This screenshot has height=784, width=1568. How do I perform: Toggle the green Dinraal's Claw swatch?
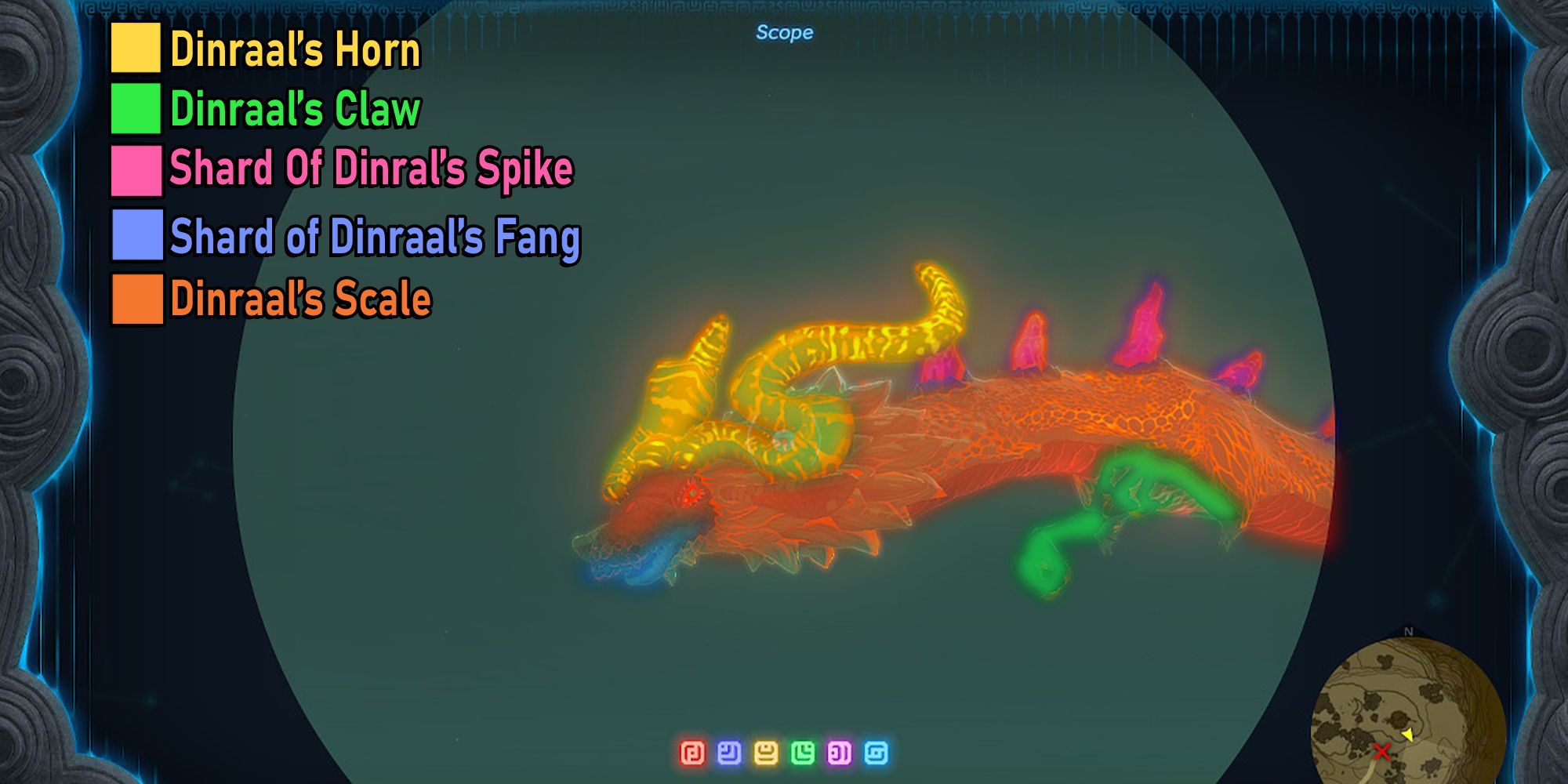(x=135, y=110)
